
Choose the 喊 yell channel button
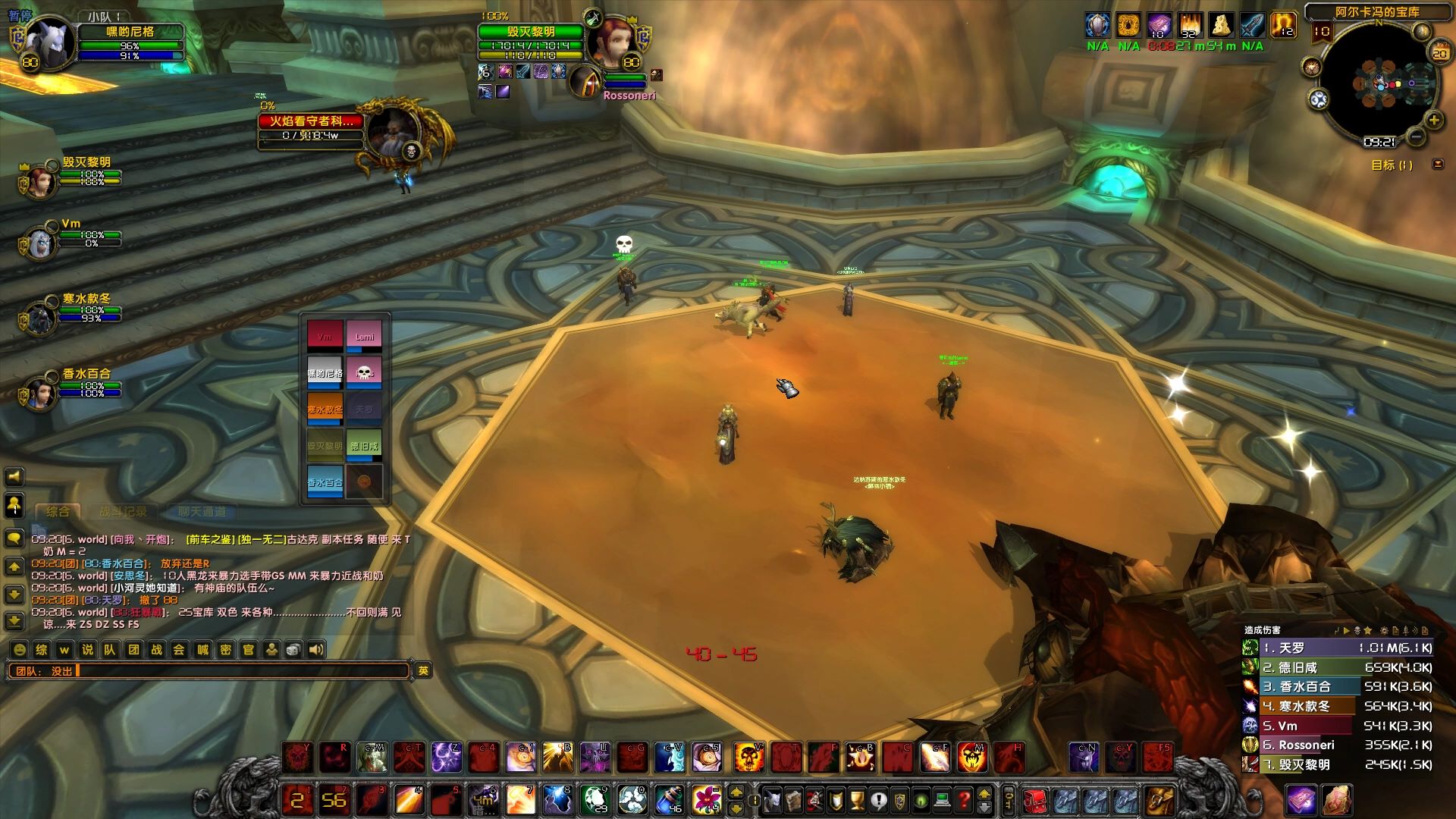click(x=202, y=650)
